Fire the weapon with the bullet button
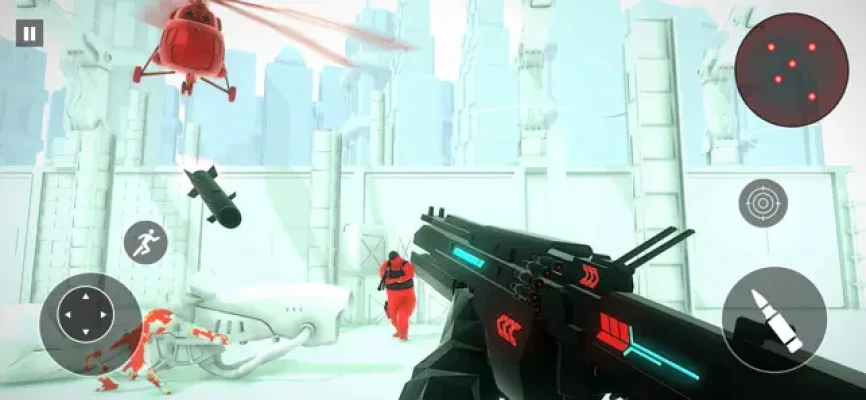 (x=774, y=320)
